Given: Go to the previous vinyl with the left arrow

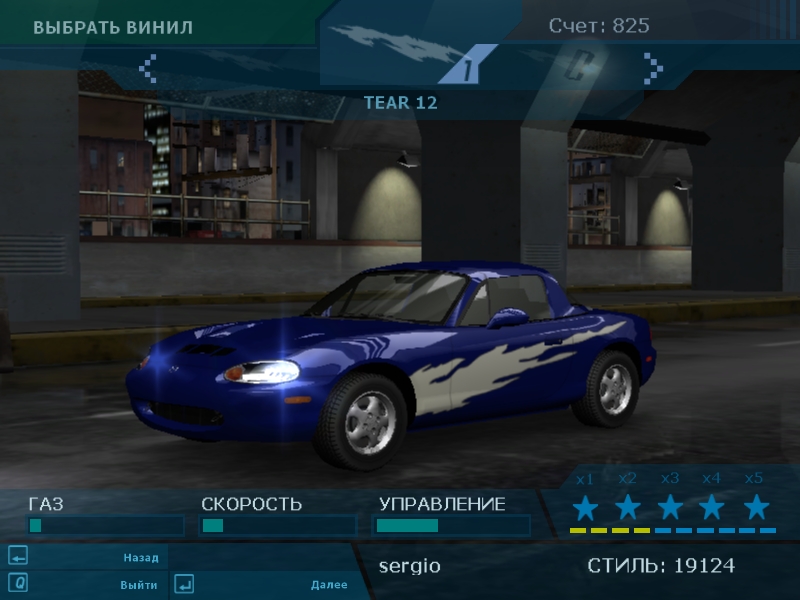Looking at the screenshot, I should [x=148, y=67].
